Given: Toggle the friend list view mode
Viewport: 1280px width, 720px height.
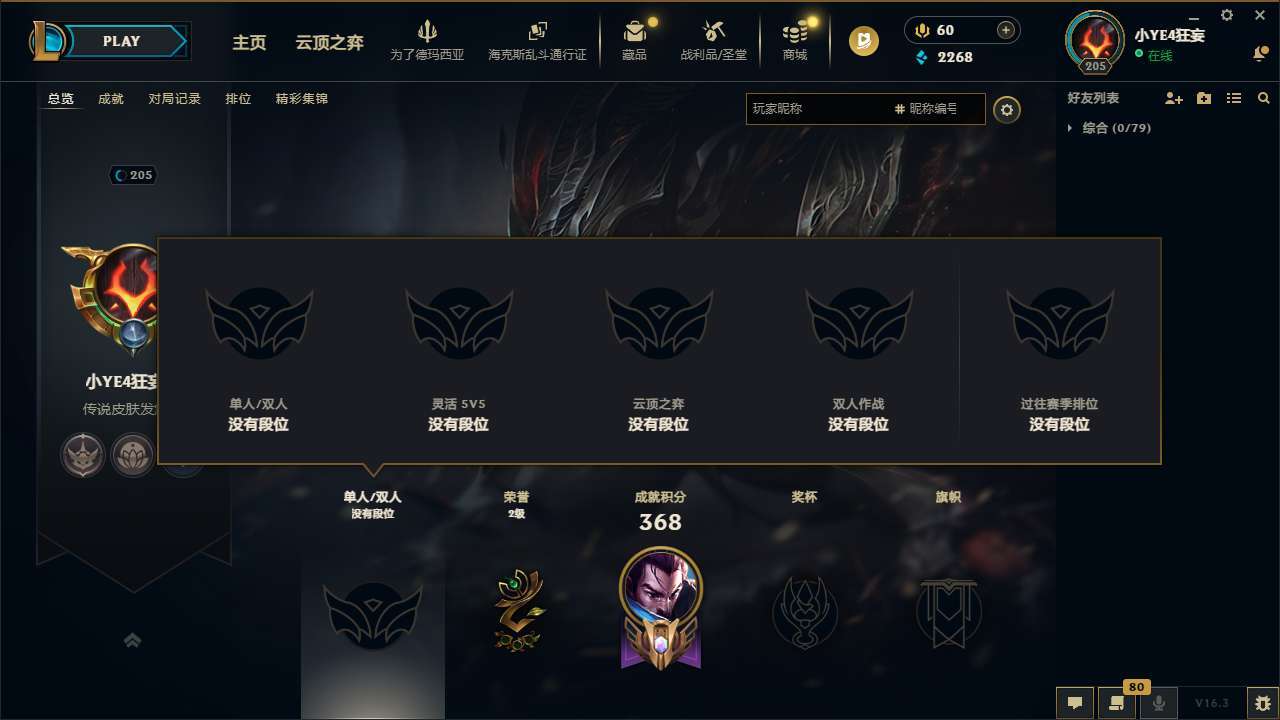Looking at the screenshot, I should point(1234,98).
